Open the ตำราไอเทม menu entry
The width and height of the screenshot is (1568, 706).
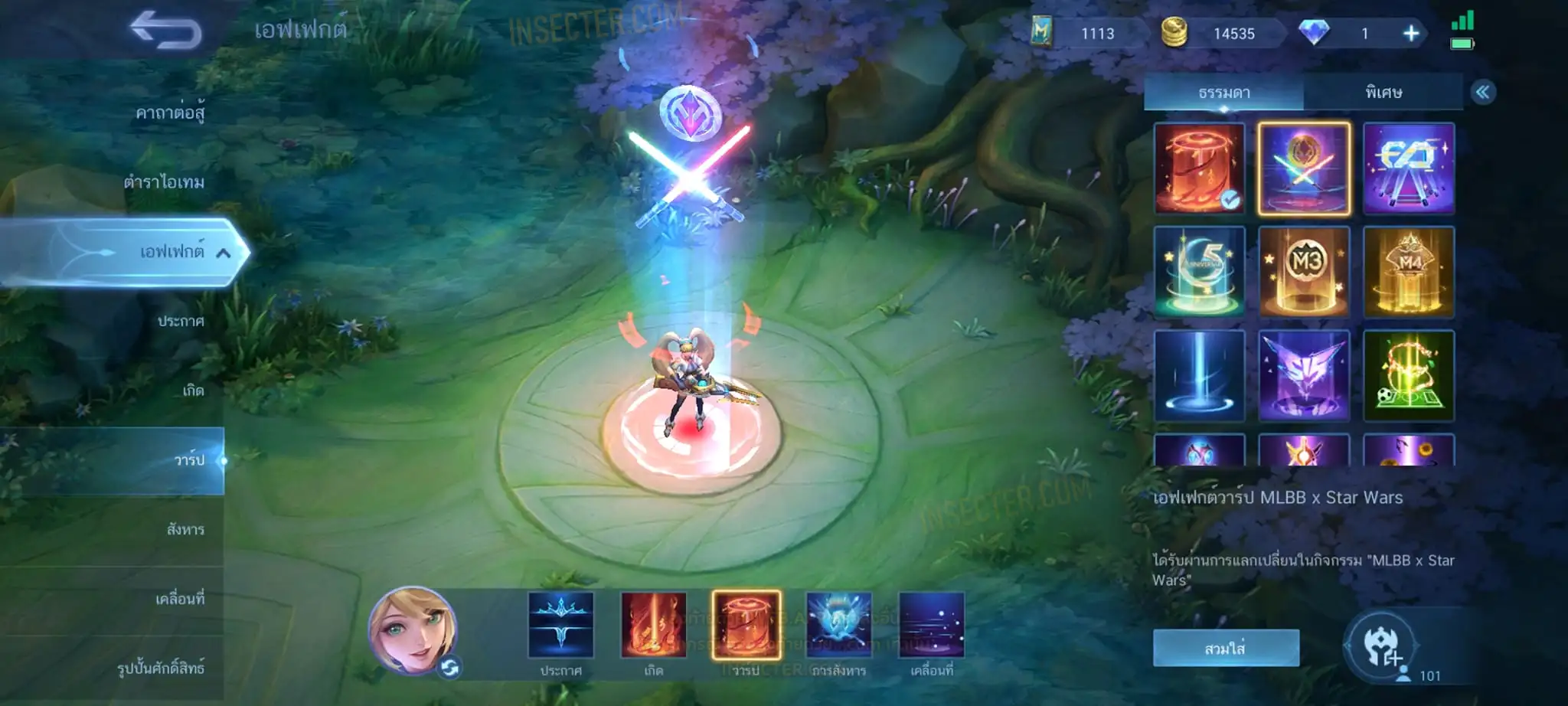tap(164, 182)
